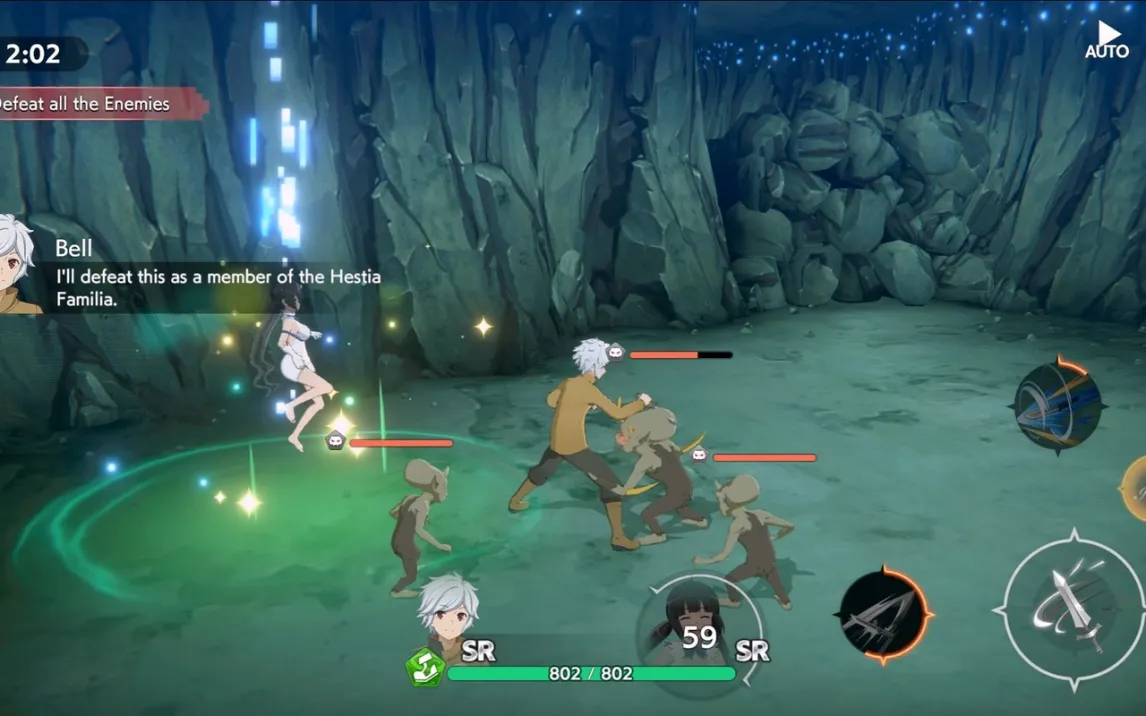The height and width of the screenshot is (716, 1146).
Task: Open the Defeat all the Enemies objective
Action: [x=90, y=104]
